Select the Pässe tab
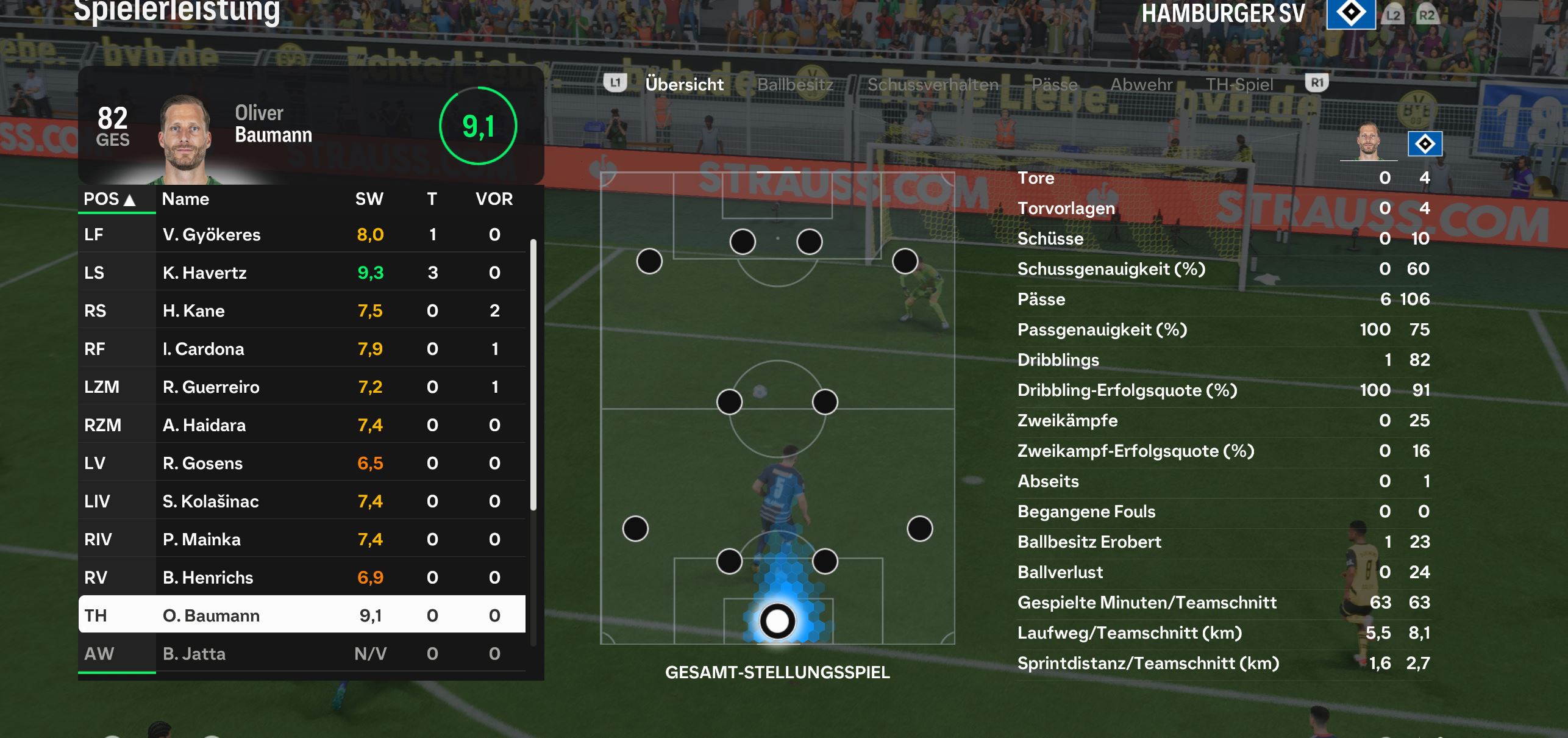 pos(1054,85)
